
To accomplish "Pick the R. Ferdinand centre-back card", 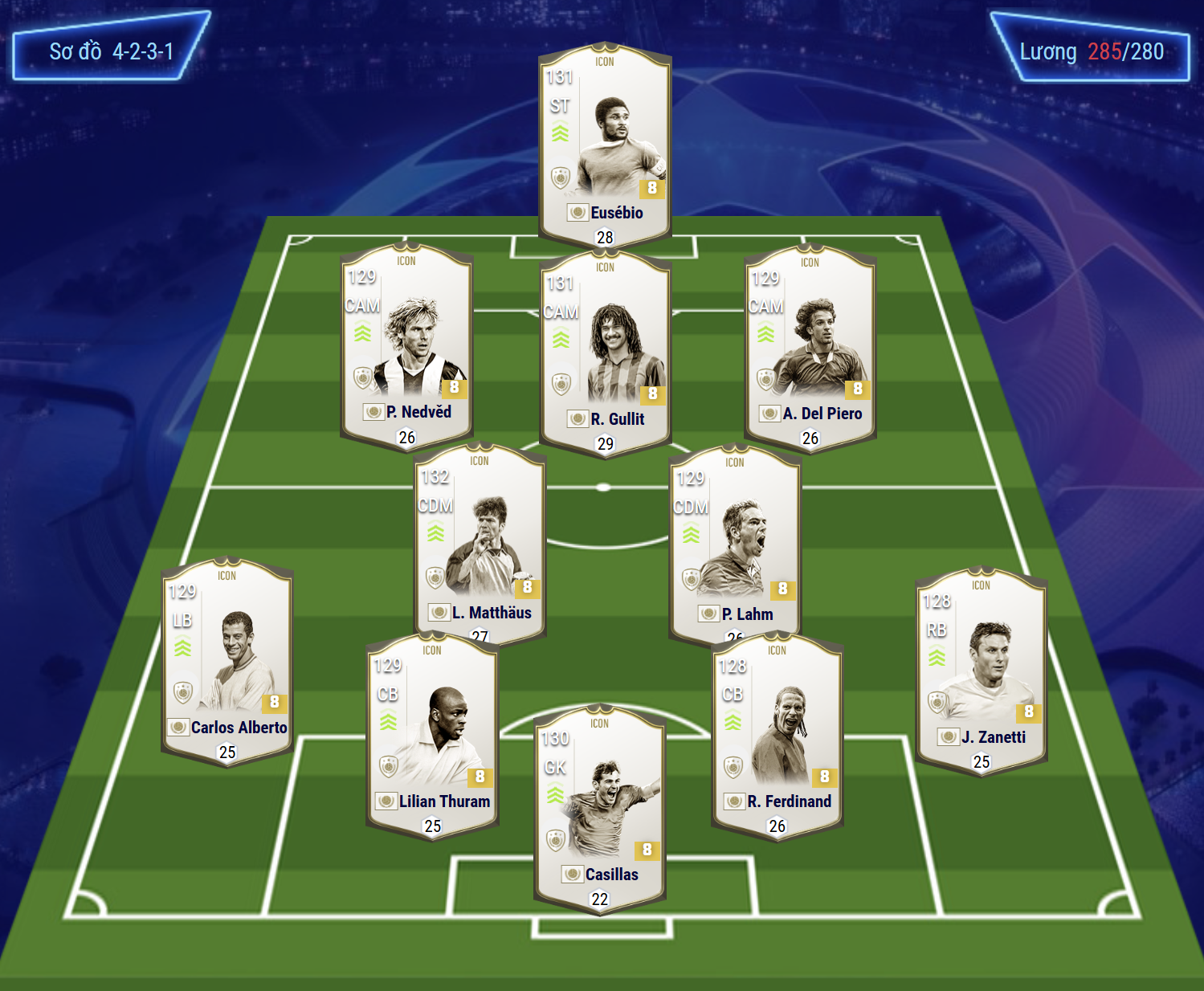I will coord(777,732).
